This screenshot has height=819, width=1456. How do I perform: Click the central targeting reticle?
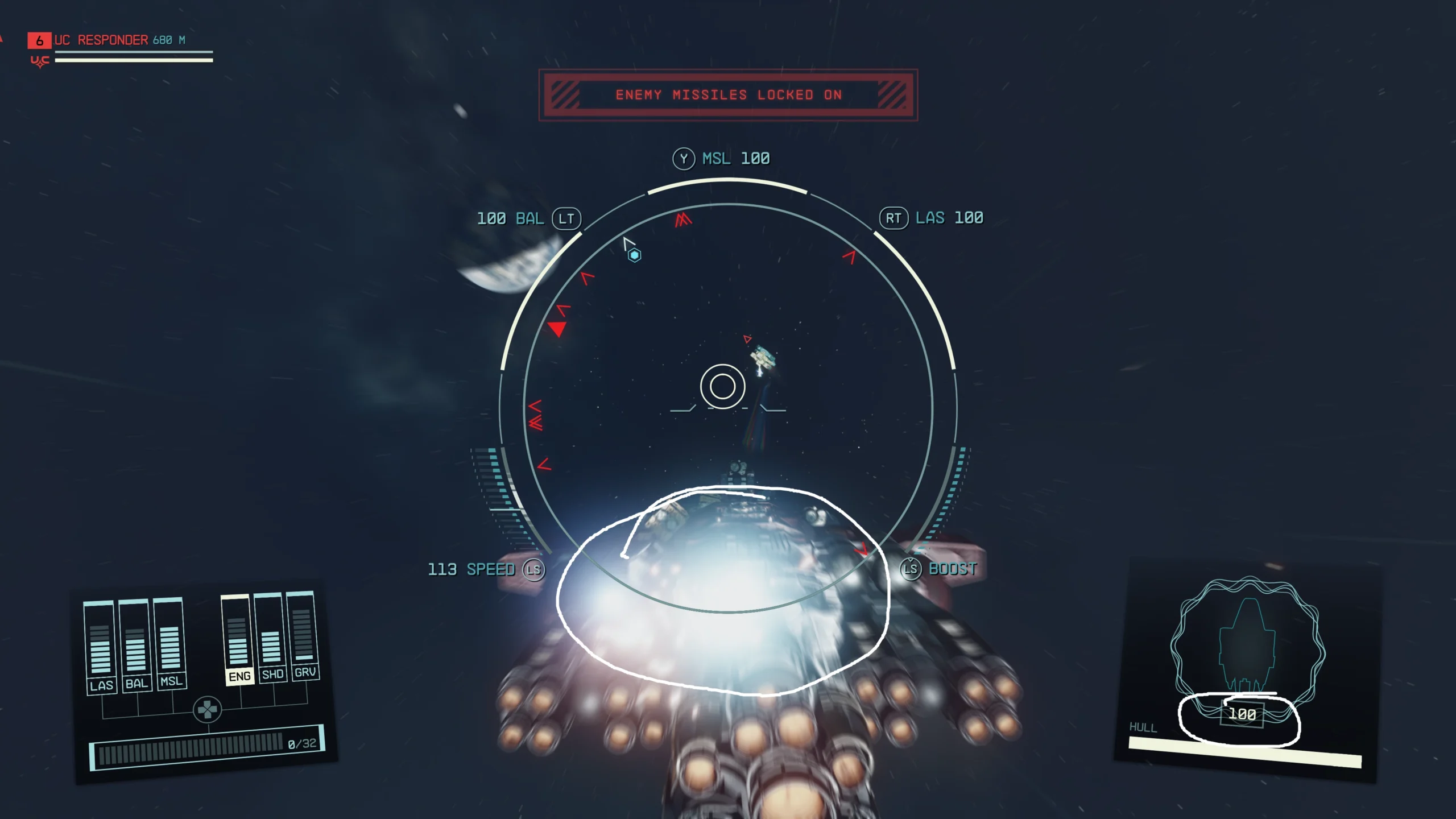(x=723, y=387)
